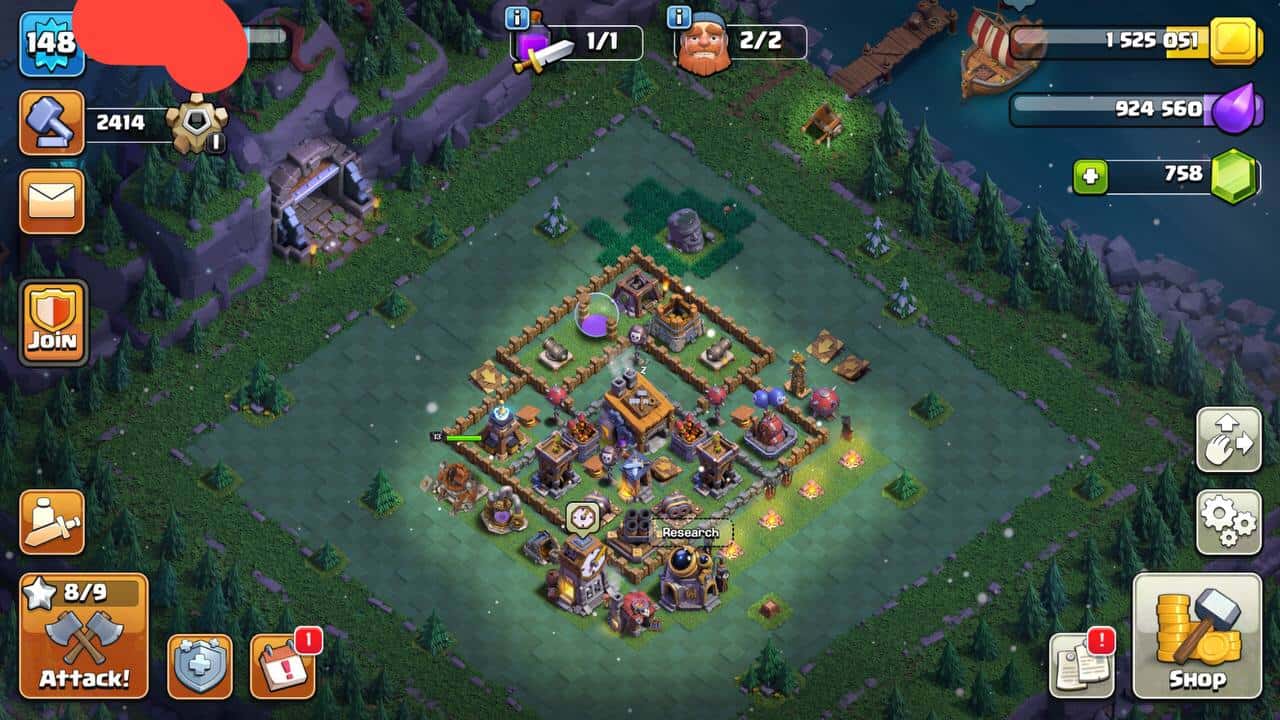Screen dimensions: 1280x720
Task: Open the army overview sword icon
Action: 52,521
